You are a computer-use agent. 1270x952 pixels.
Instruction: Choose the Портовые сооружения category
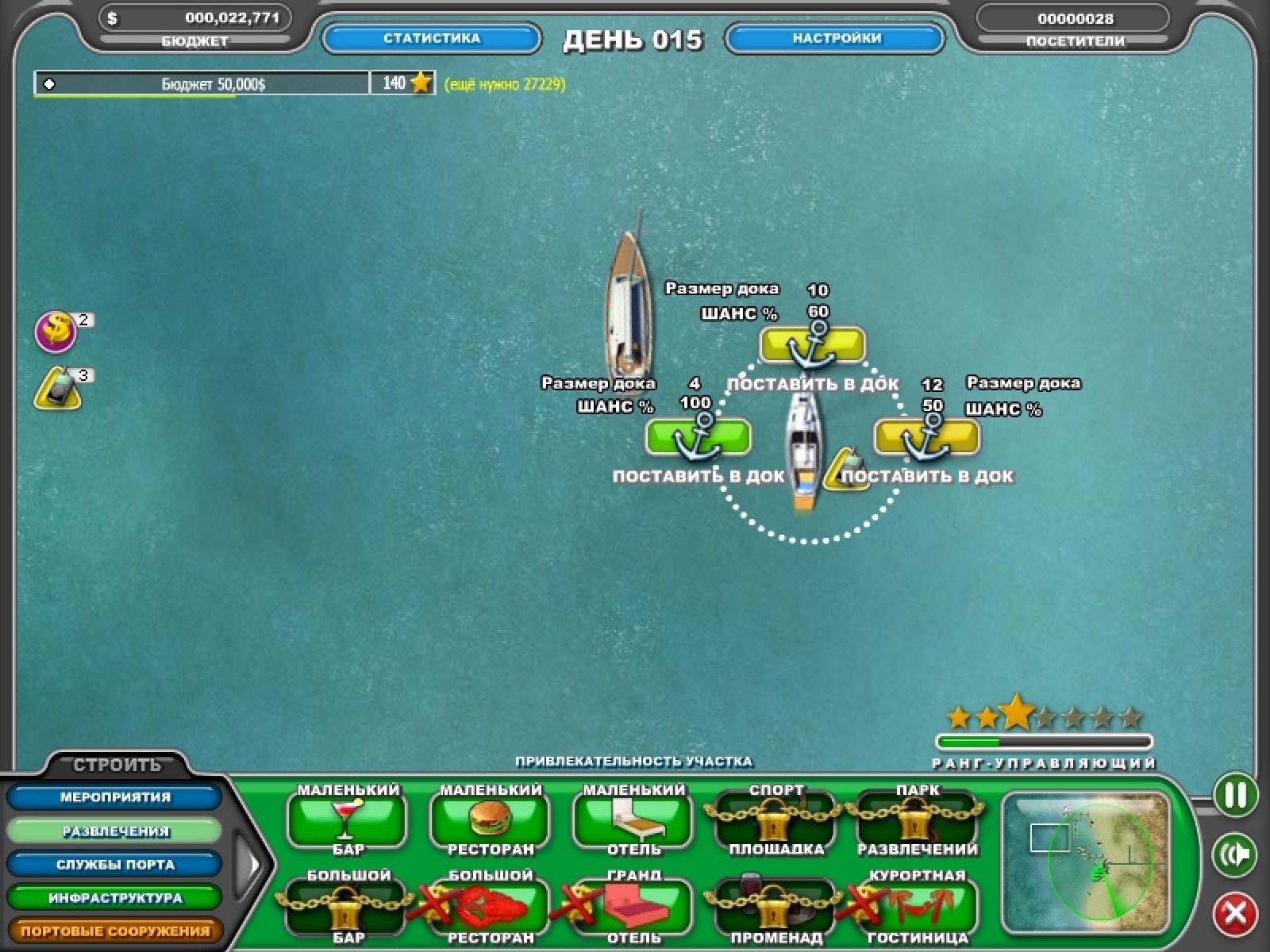[x=115, y=931]
